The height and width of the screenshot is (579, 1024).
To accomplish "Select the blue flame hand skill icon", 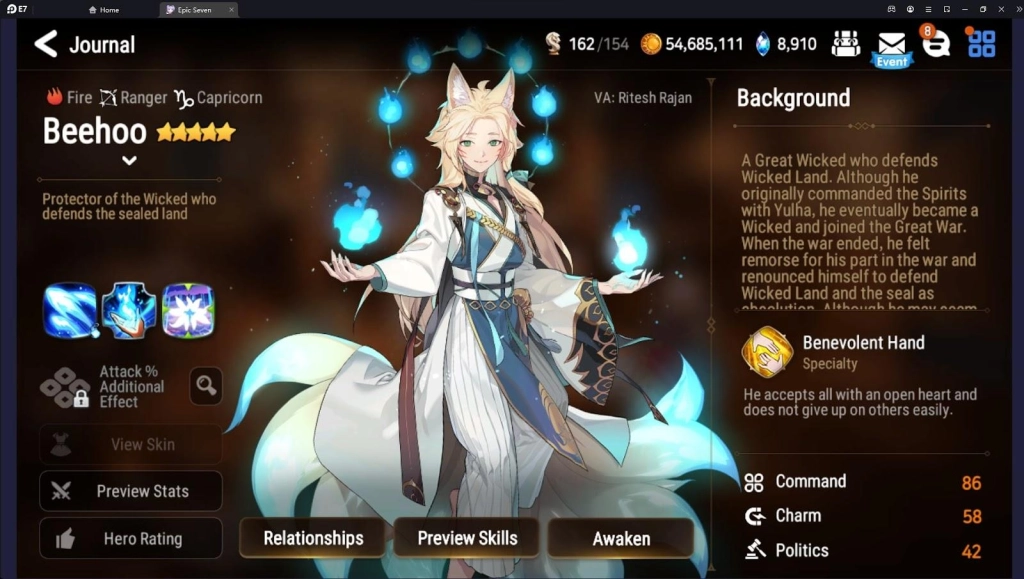I will tap(129, 311).
